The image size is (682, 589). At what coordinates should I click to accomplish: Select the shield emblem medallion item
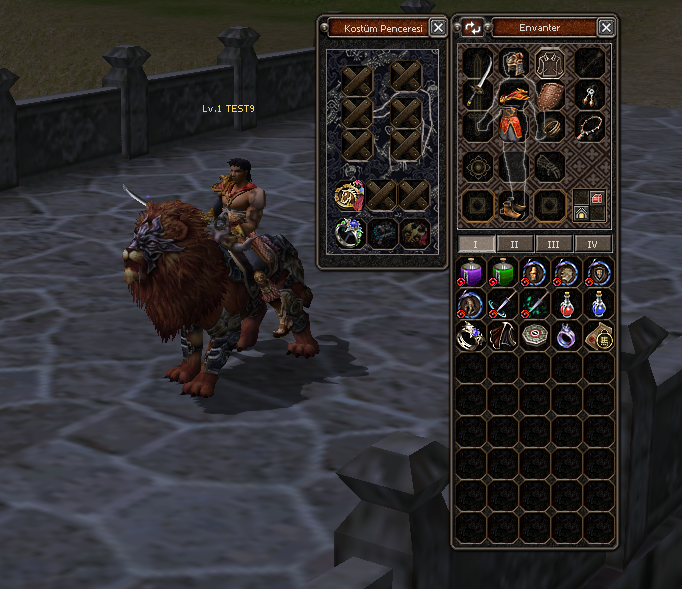tap(599, 271)
